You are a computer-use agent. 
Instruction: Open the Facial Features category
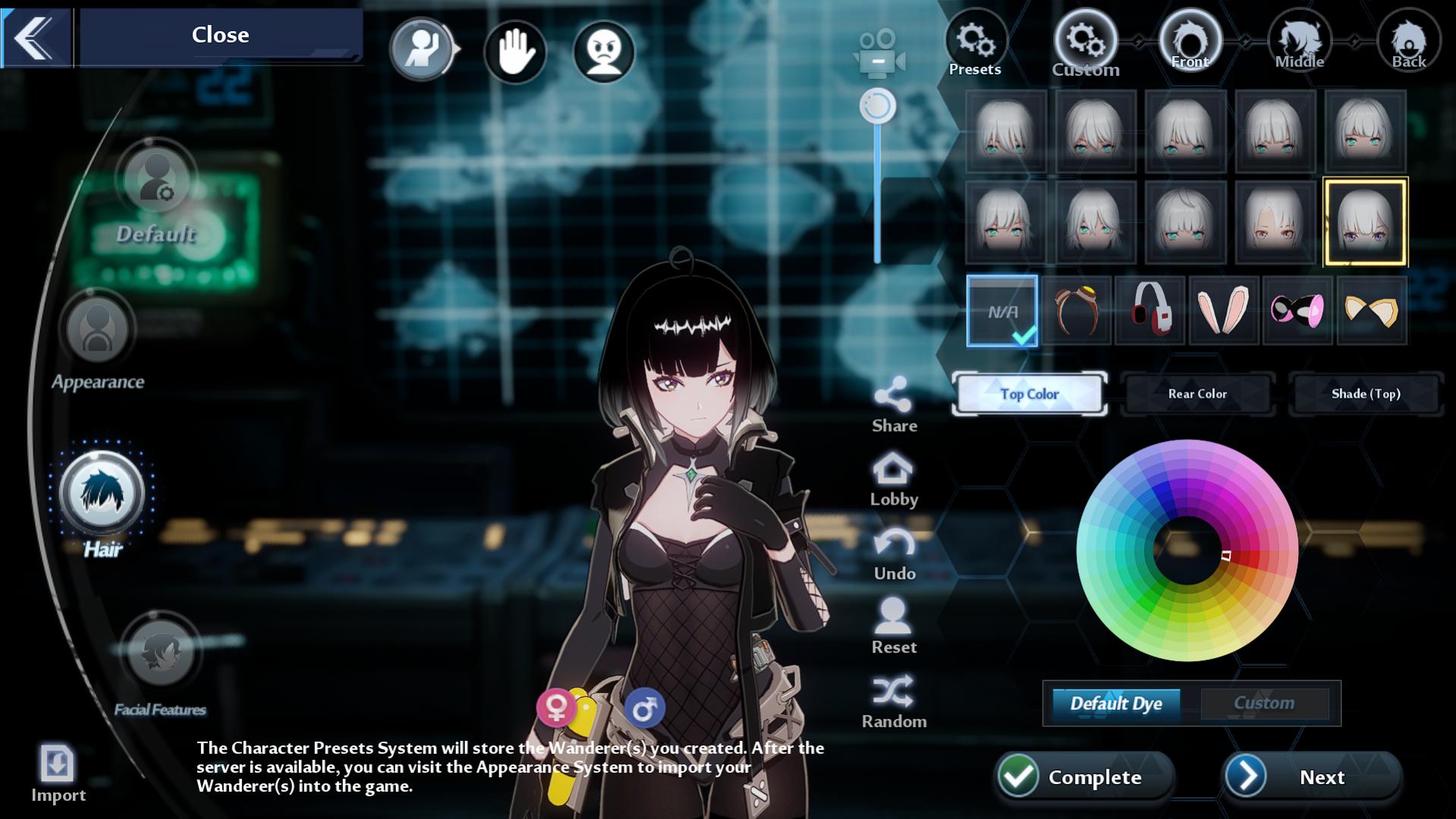[160, 650]
